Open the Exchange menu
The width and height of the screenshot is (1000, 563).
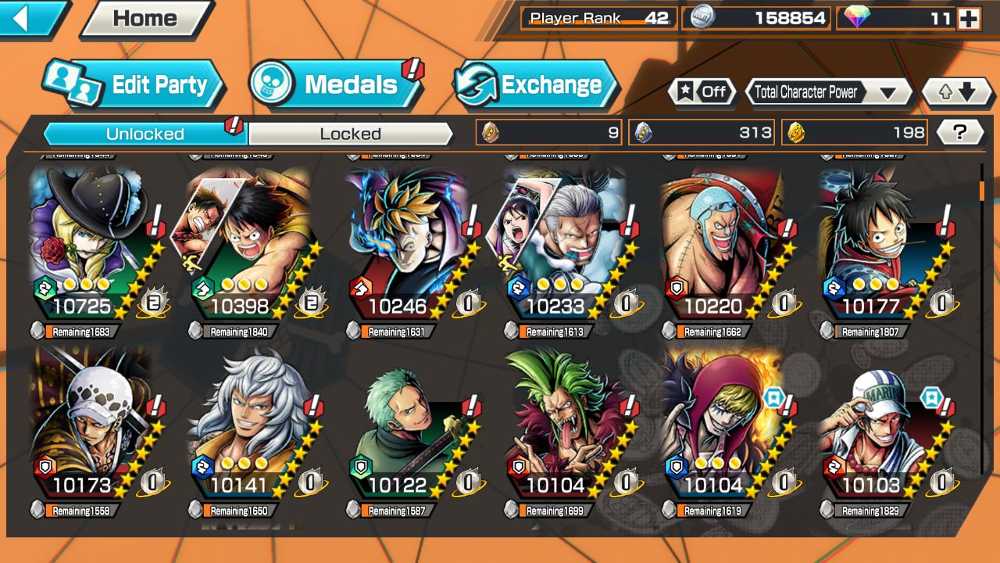537,85
